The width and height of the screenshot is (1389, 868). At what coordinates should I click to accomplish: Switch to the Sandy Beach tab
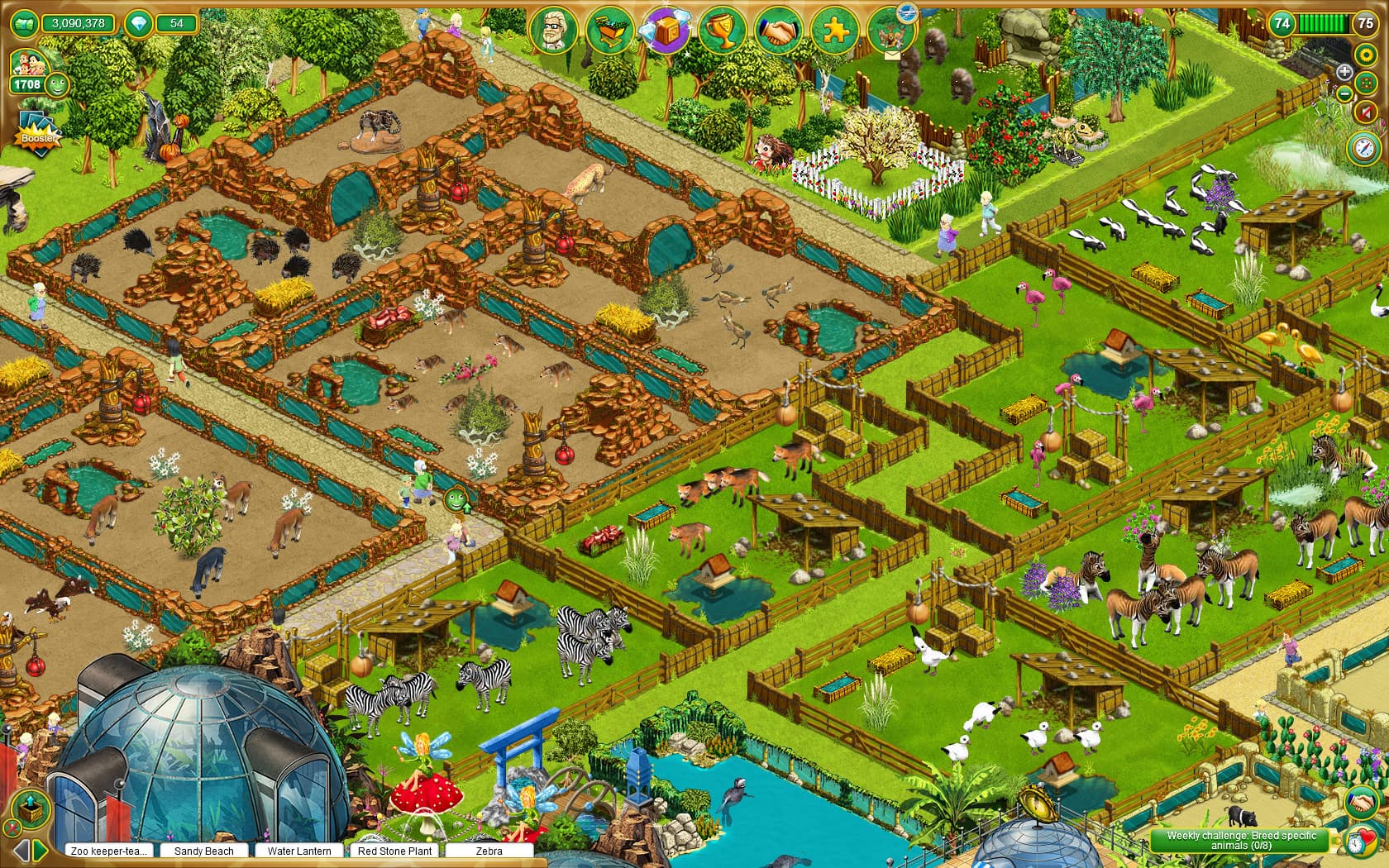coord(204,851)
